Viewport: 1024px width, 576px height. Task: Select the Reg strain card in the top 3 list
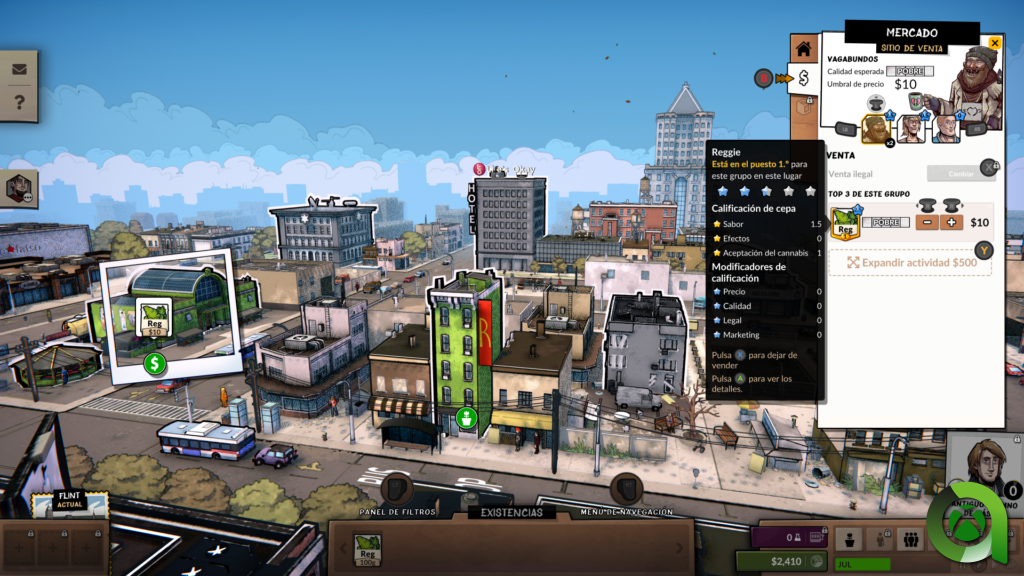coord(846,224)
